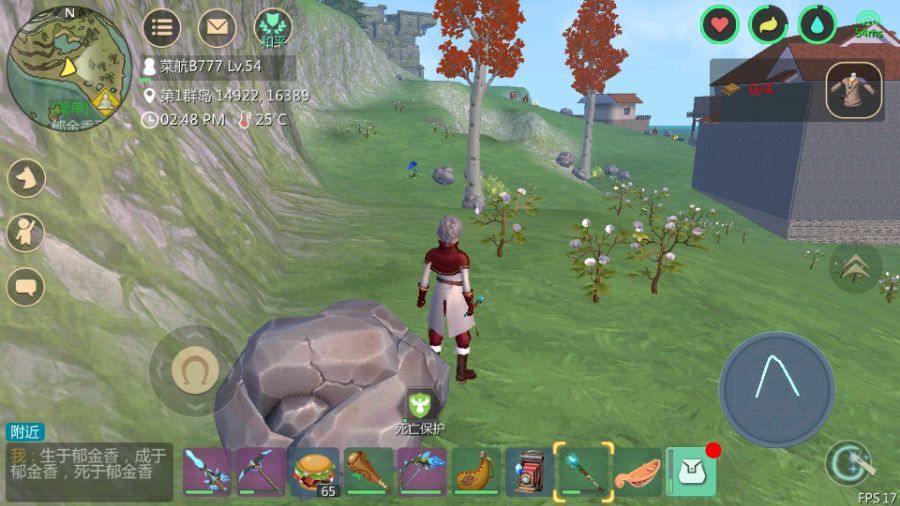Image resolution: width=900 pixels, height=506 pixels.
Task: Open the tan jacket crafting tracker
Action: click(x=855, y=90)
